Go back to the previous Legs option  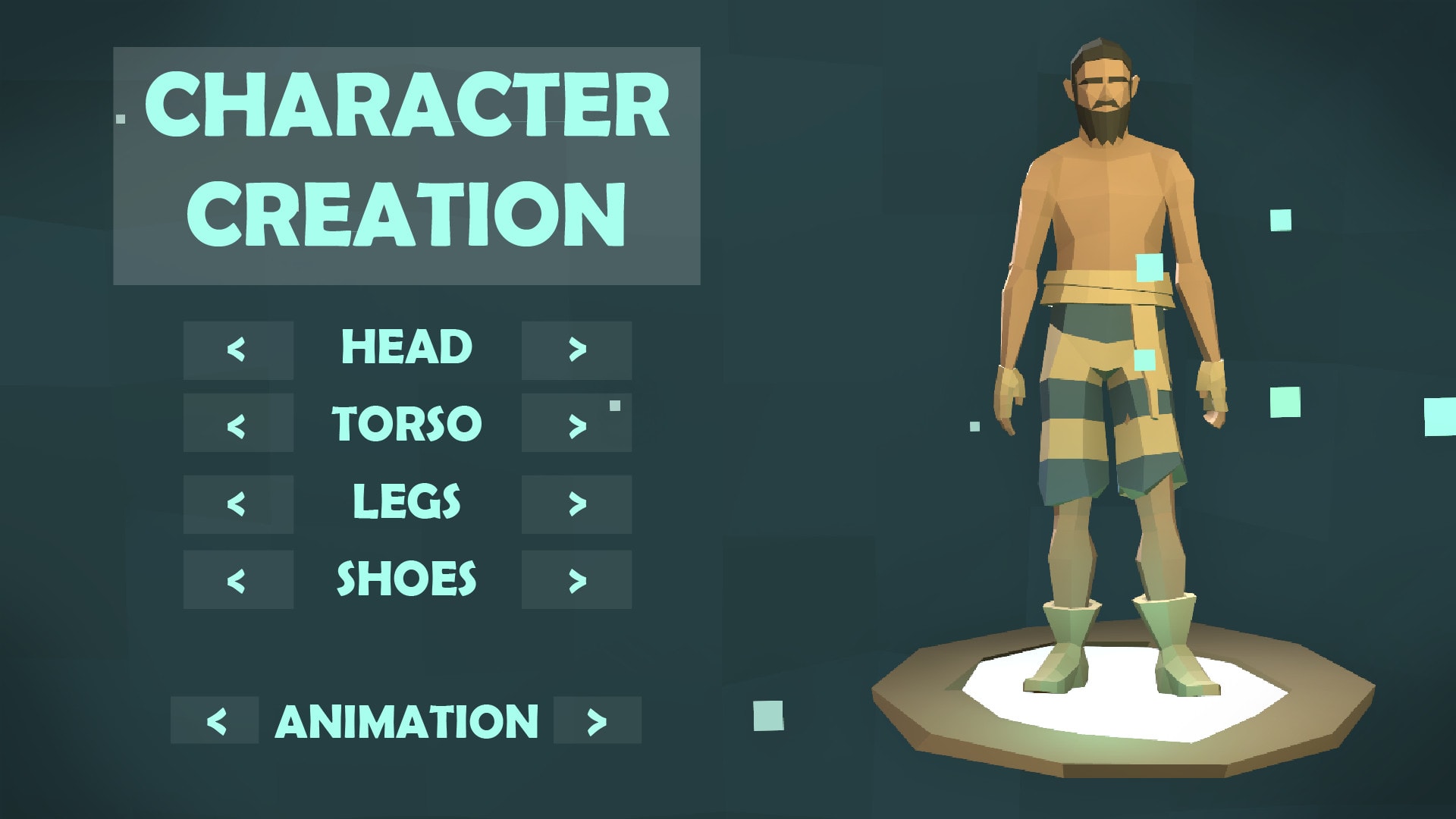[237, 504]
